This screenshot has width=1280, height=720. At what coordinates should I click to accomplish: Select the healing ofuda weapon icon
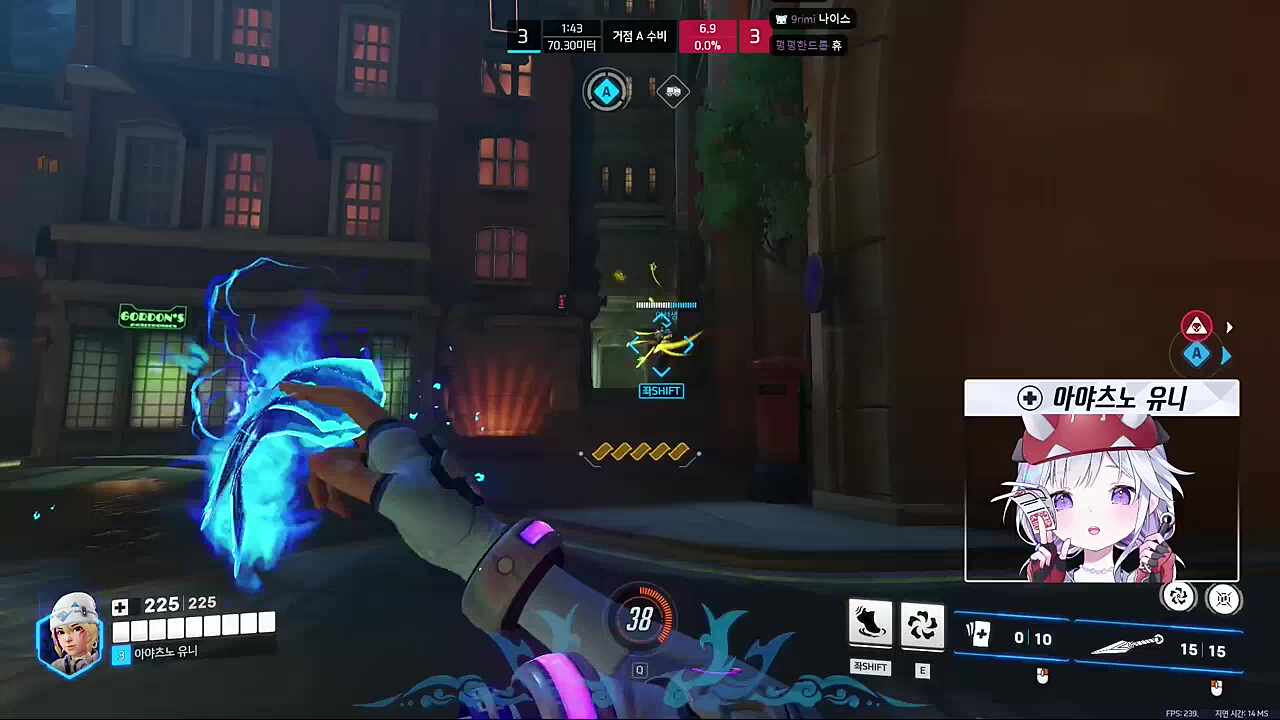978,636
